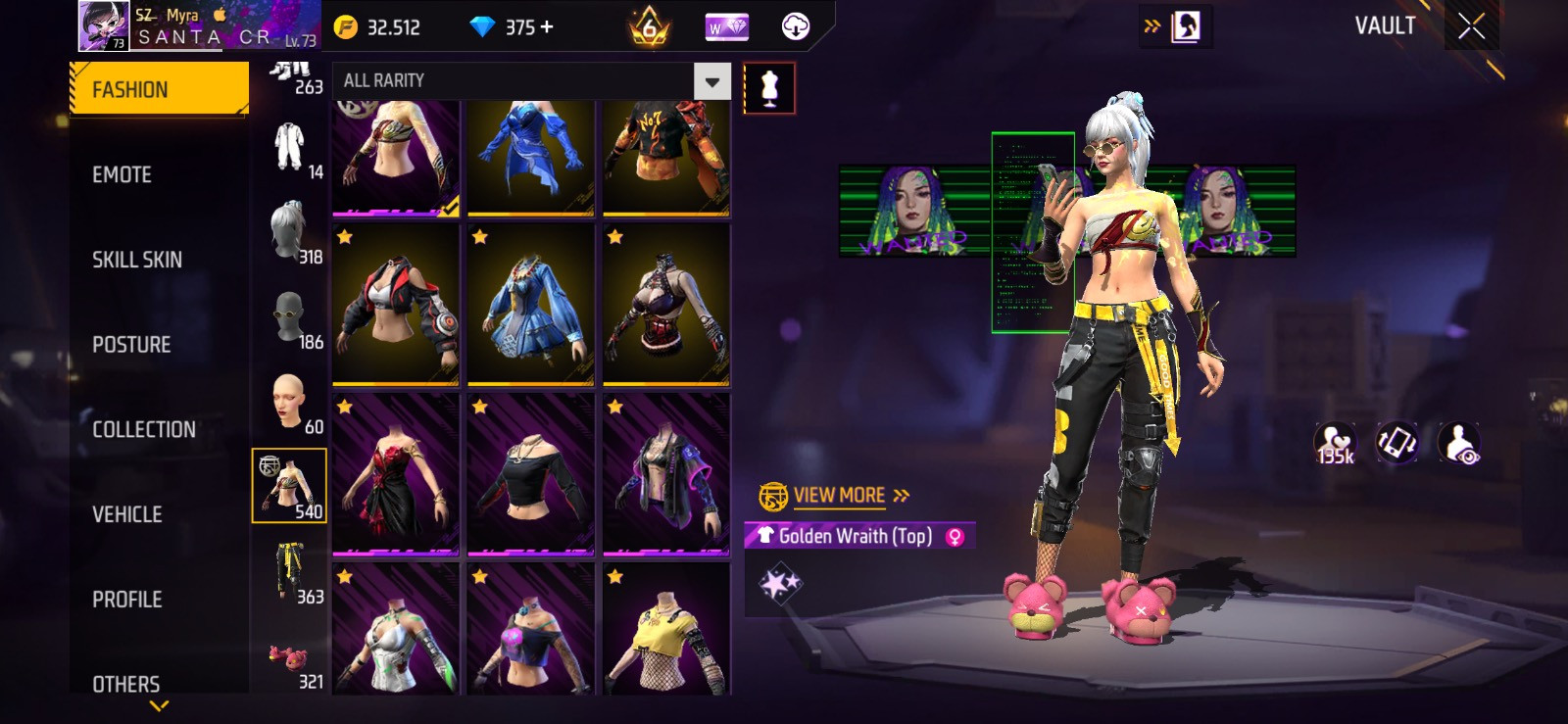Show the Profile category

[127, 600]
